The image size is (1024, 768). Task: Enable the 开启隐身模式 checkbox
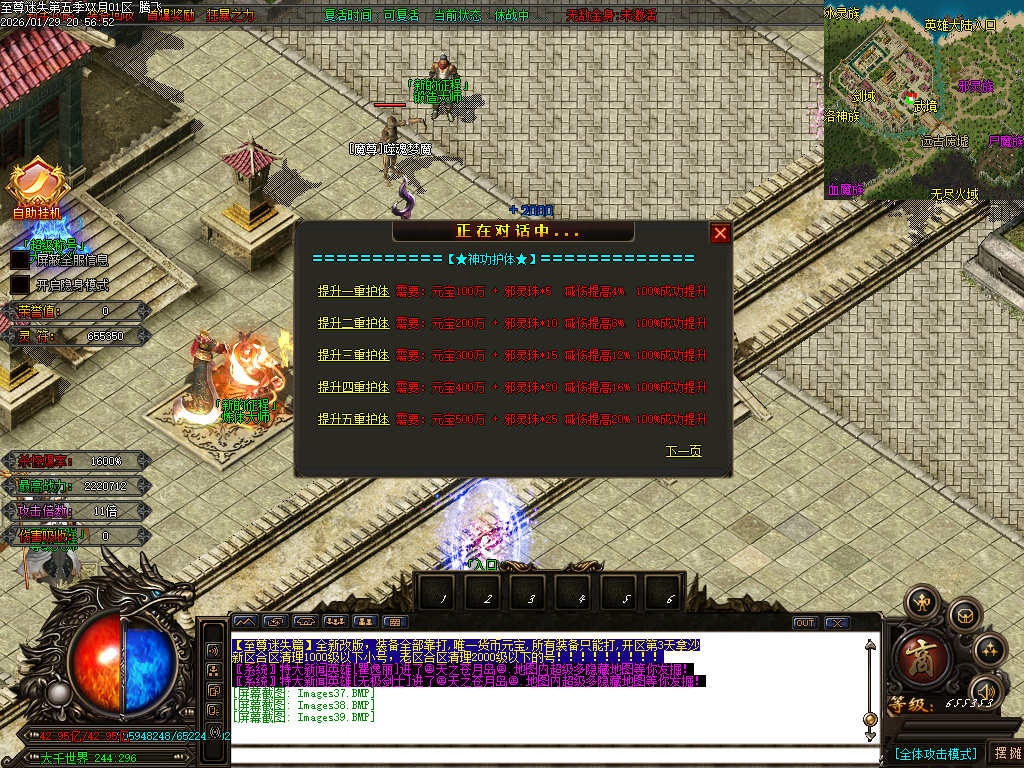tap(20, 284)
